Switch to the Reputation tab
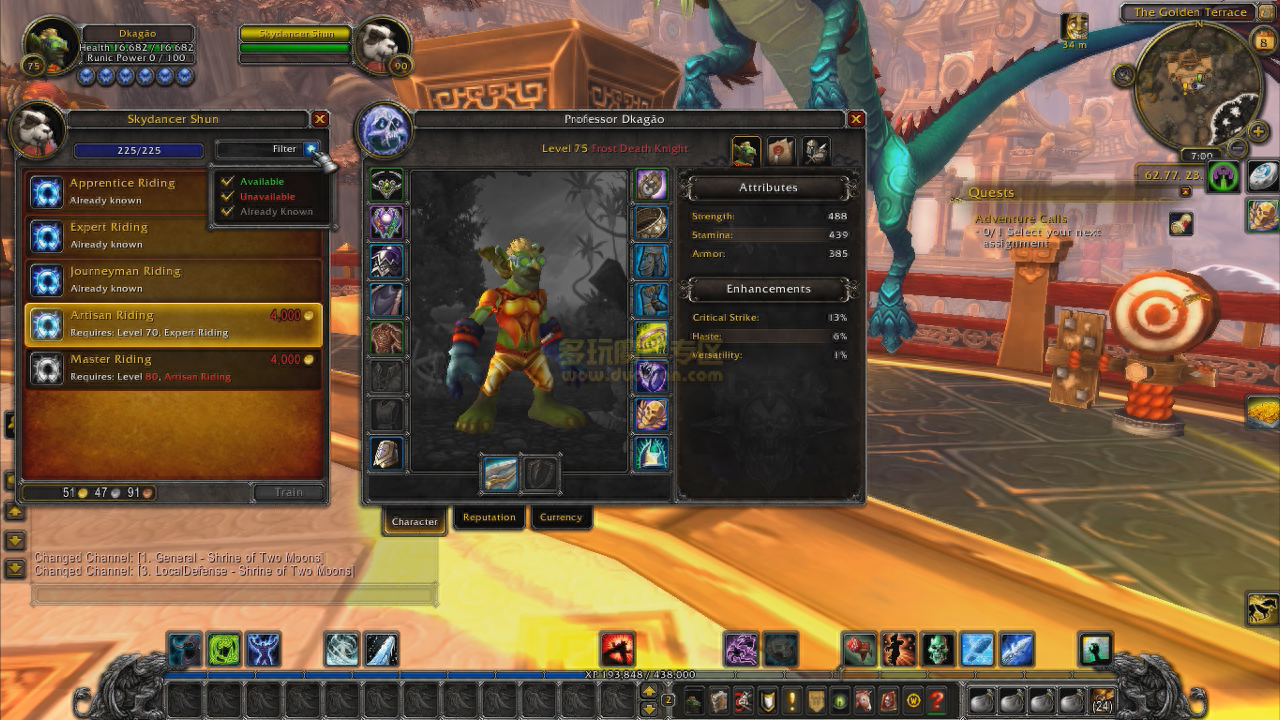The height and width of the screenshot is (720, 1280). click(x=489, y=517)
